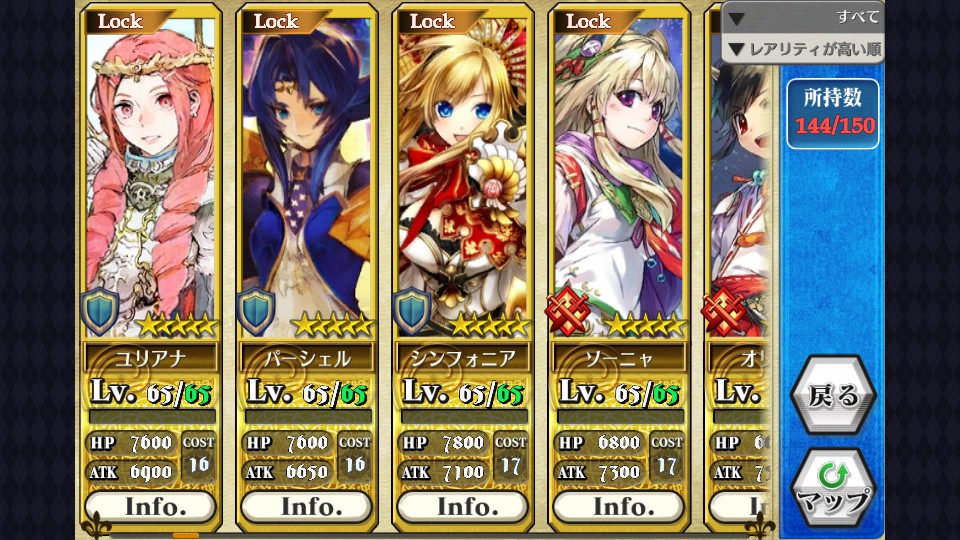Choose the バーシェル character portrait
This screenshot has width=960, height=540.
pyautogui.click(x=306, y=180)
